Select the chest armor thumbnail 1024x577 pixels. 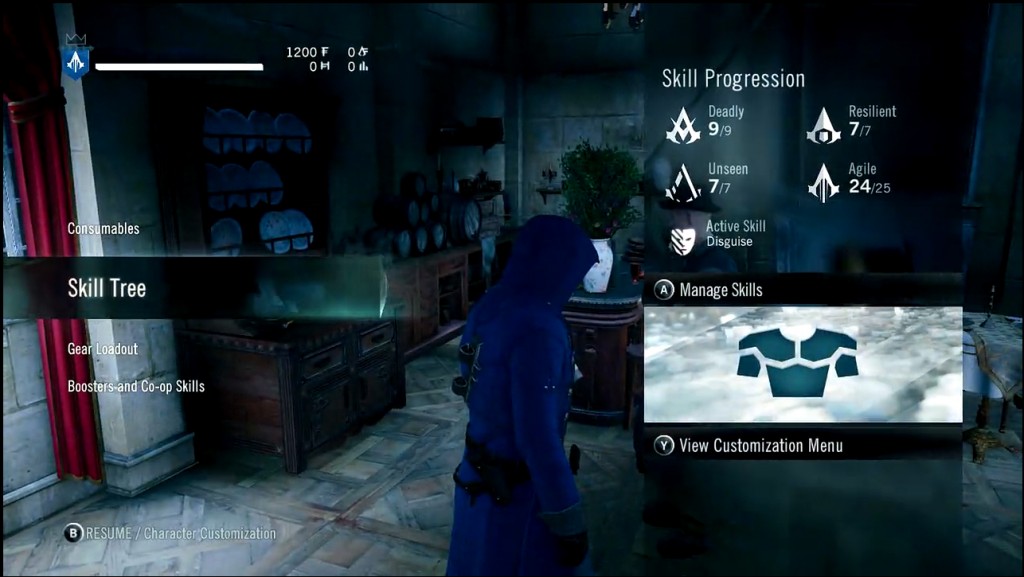click(x=797, y=364)
